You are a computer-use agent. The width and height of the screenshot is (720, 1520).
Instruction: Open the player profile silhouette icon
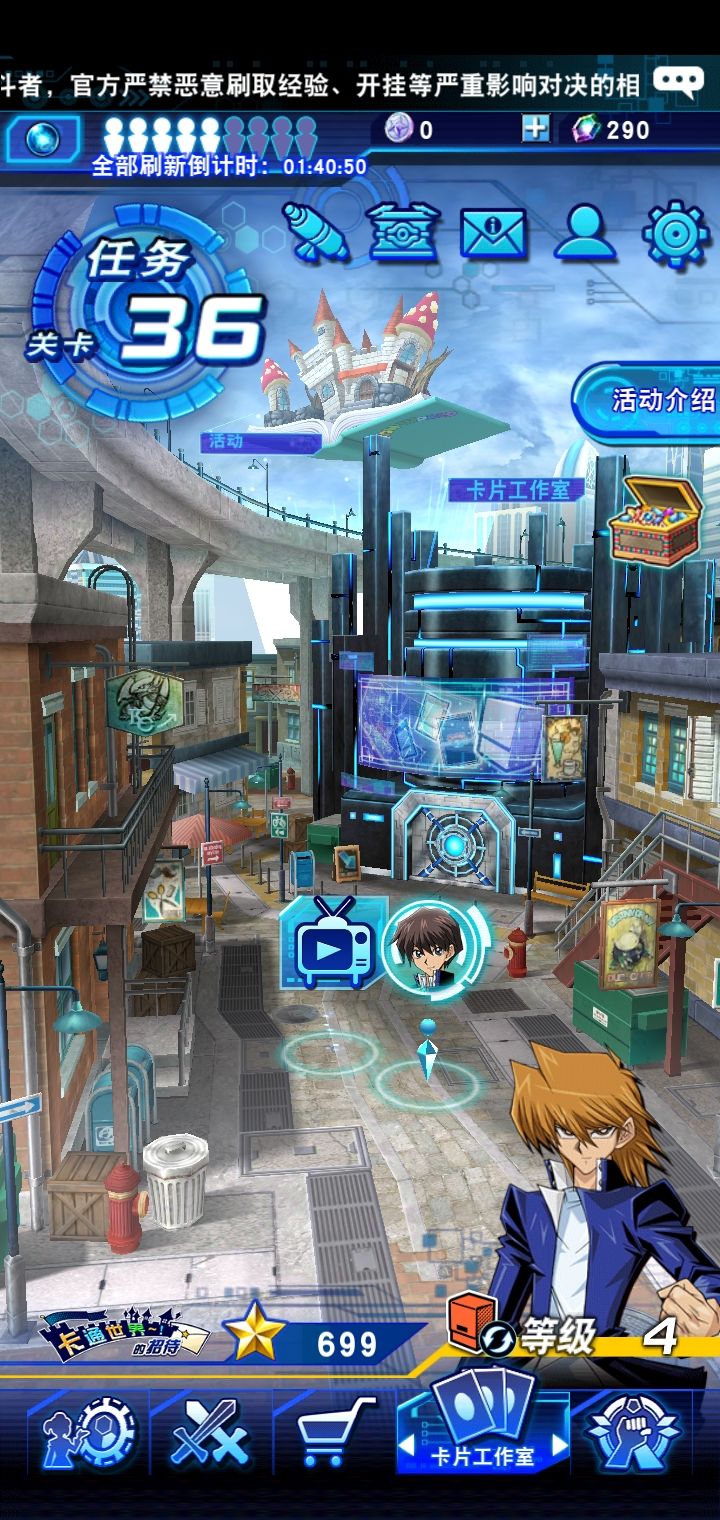click(x=584, y=233)
